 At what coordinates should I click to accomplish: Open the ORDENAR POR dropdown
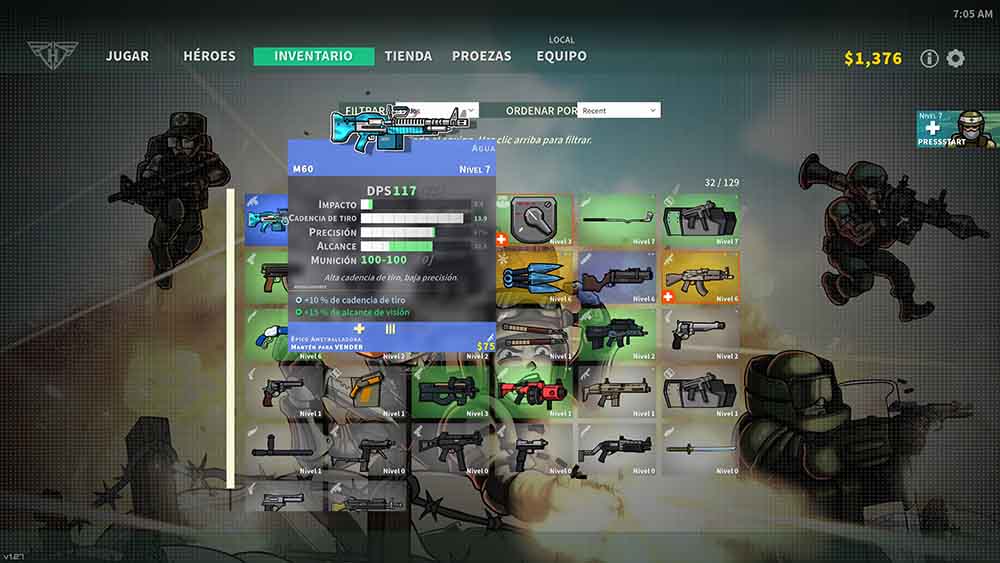(x=619, y=110)
